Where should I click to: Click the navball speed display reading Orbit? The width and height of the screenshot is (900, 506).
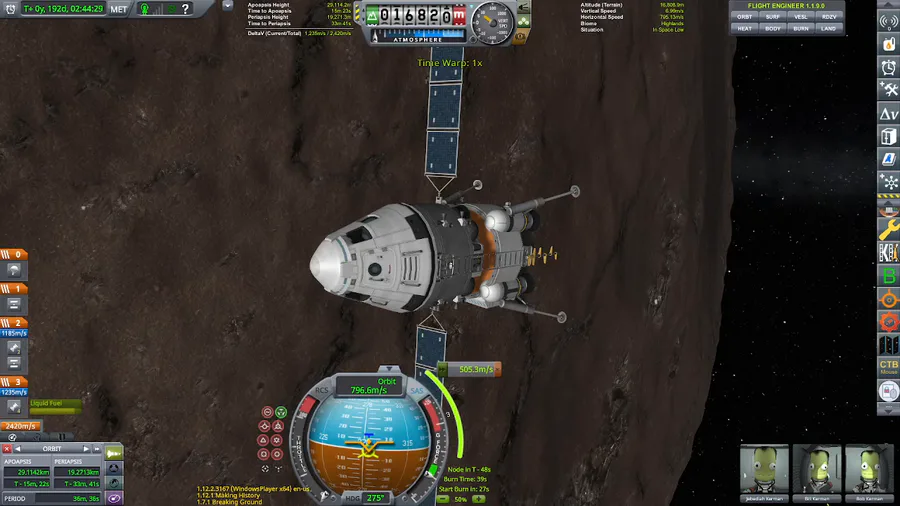point(370,386)
